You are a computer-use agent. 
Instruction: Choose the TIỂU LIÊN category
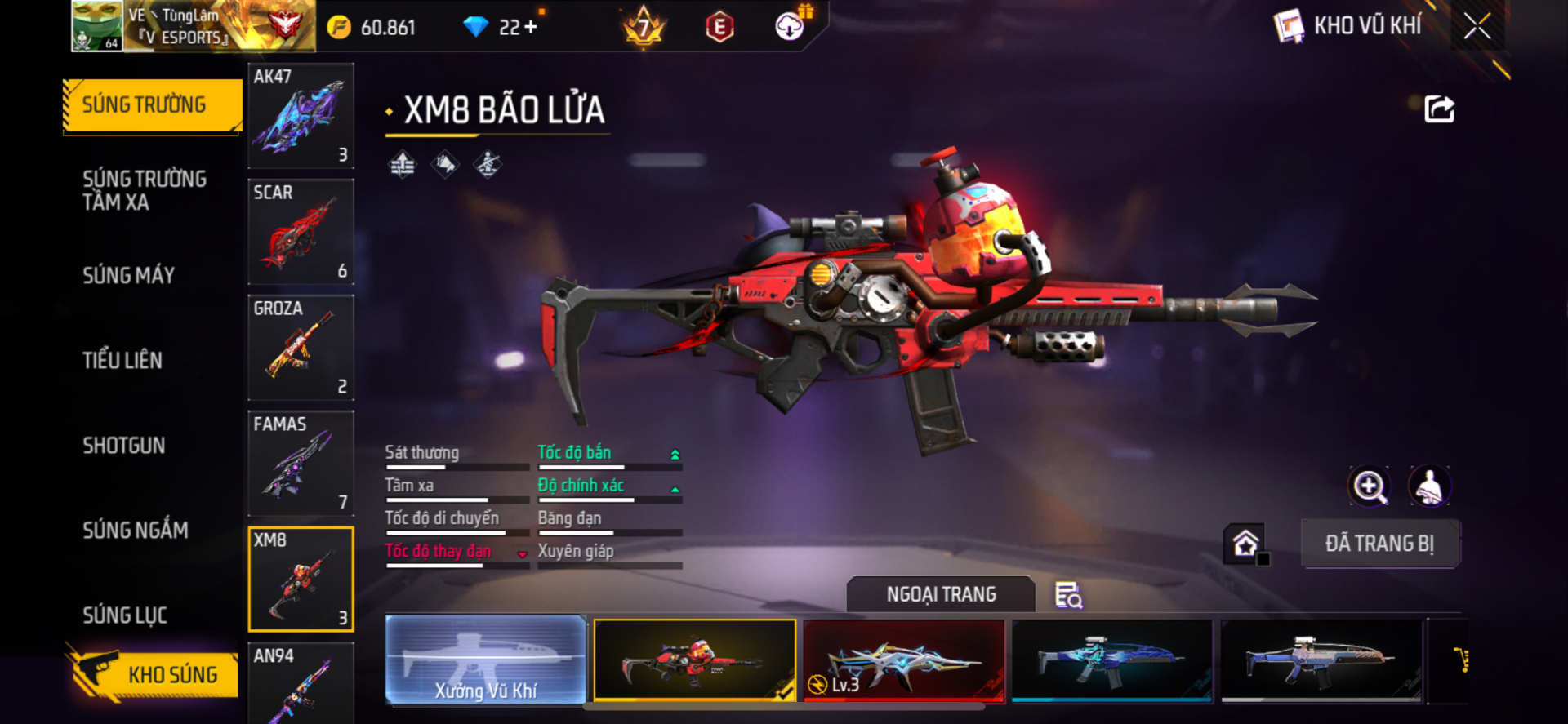[122, 360]
